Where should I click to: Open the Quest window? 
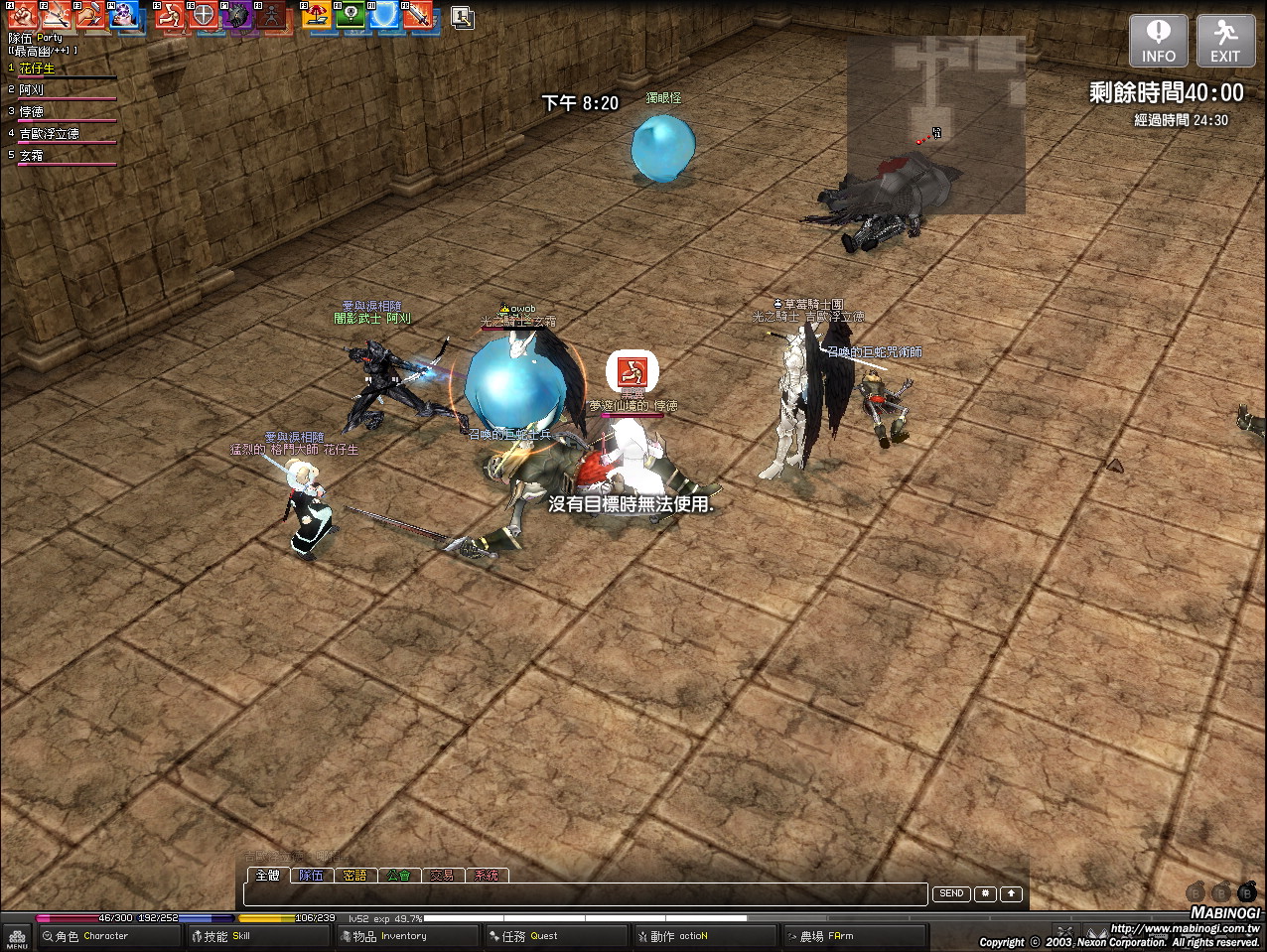tap(531, 936)
